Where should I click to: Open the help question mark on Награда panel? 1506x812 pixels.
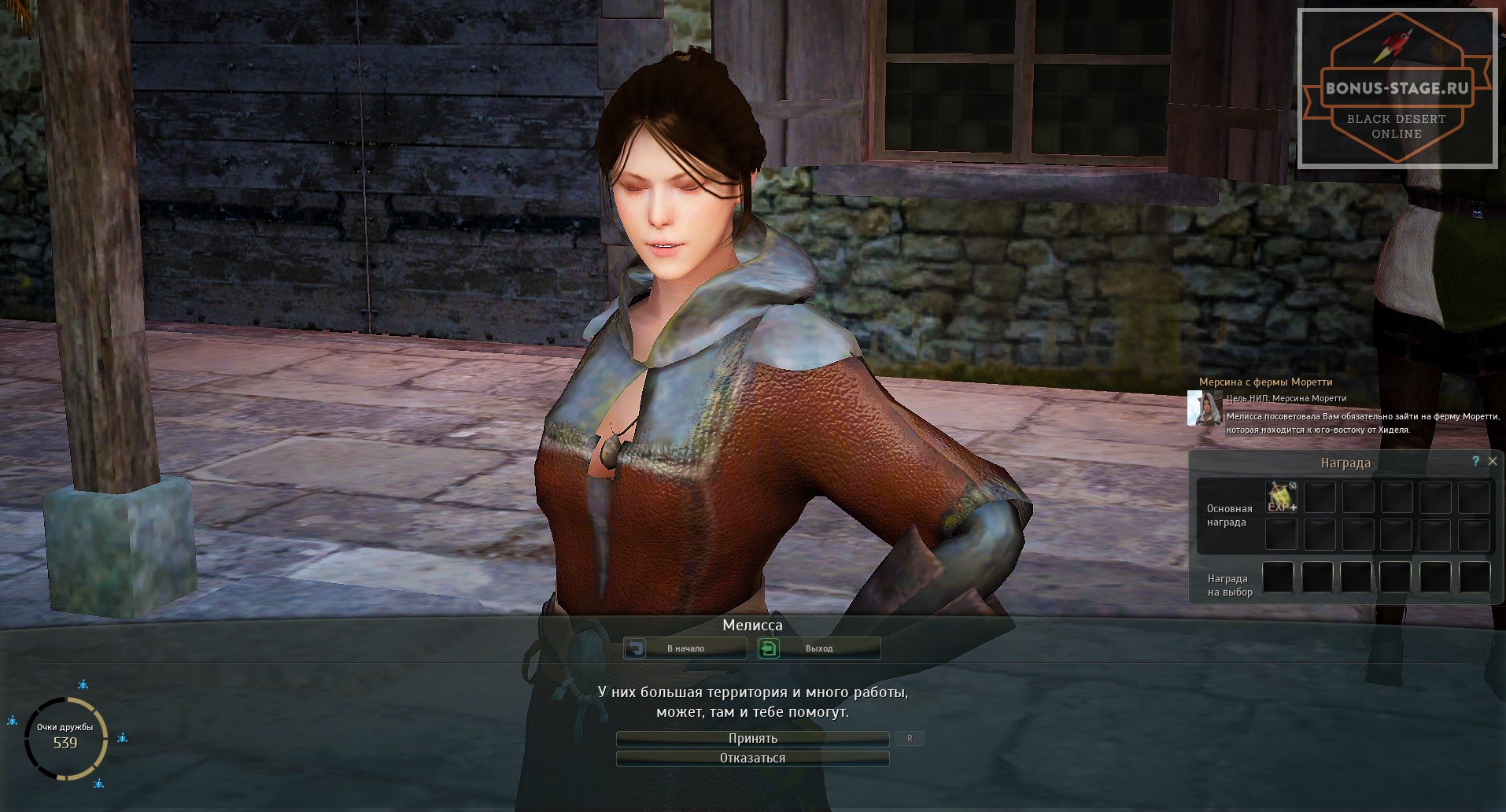pos(1475,462)
